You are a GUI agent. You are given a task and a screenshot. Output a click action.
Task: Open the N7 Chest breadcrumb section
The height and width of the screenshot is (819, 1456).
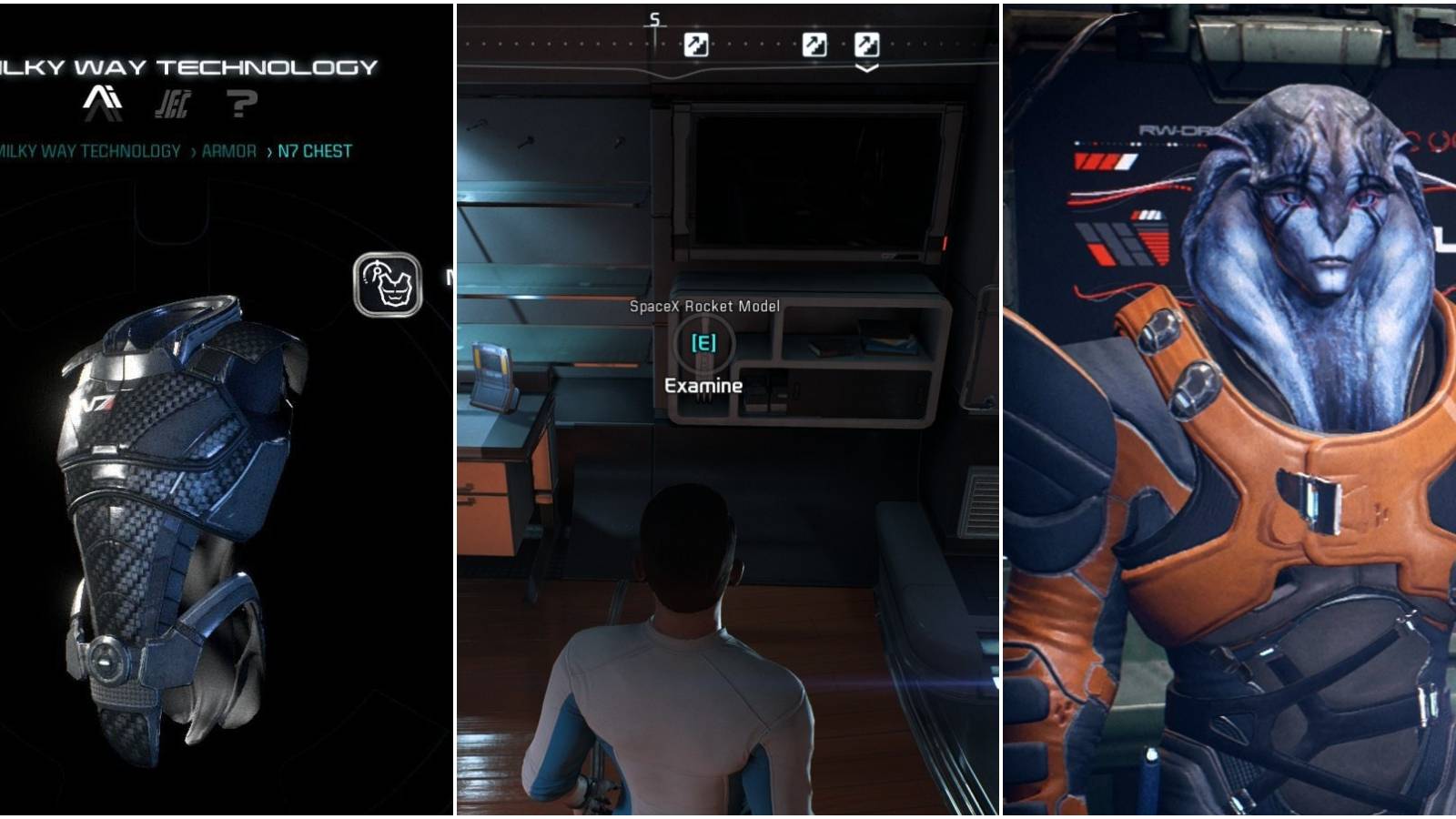[315, 153]
